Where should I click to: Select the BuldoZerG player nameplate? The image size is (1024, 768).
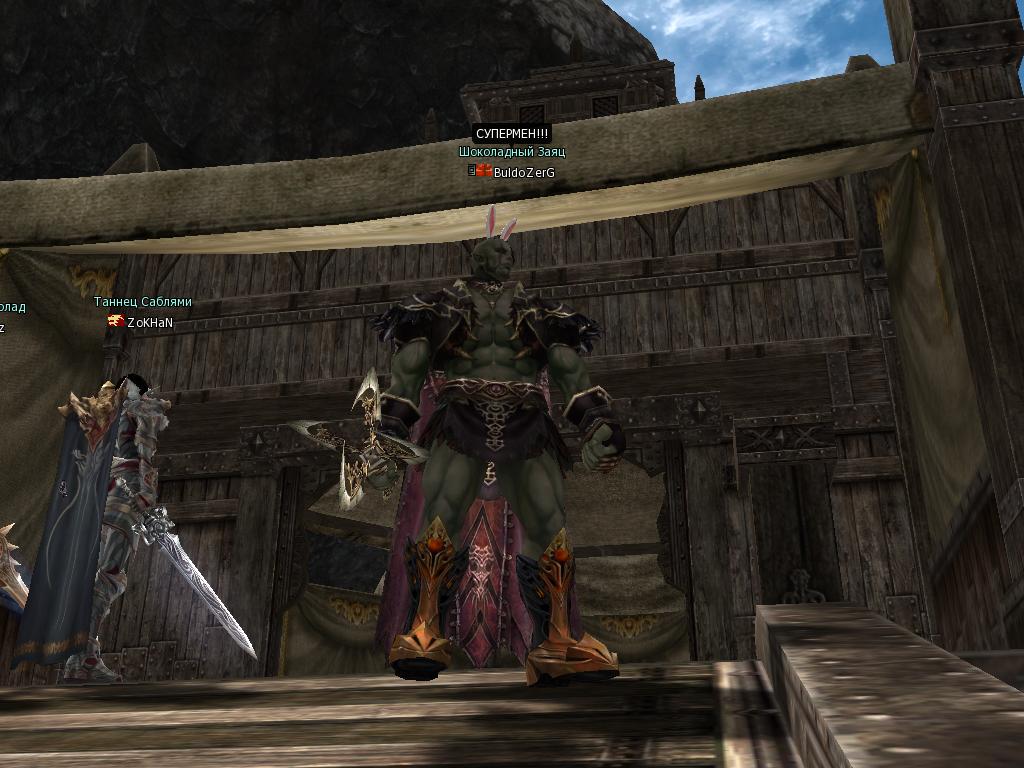pos(523,172)
